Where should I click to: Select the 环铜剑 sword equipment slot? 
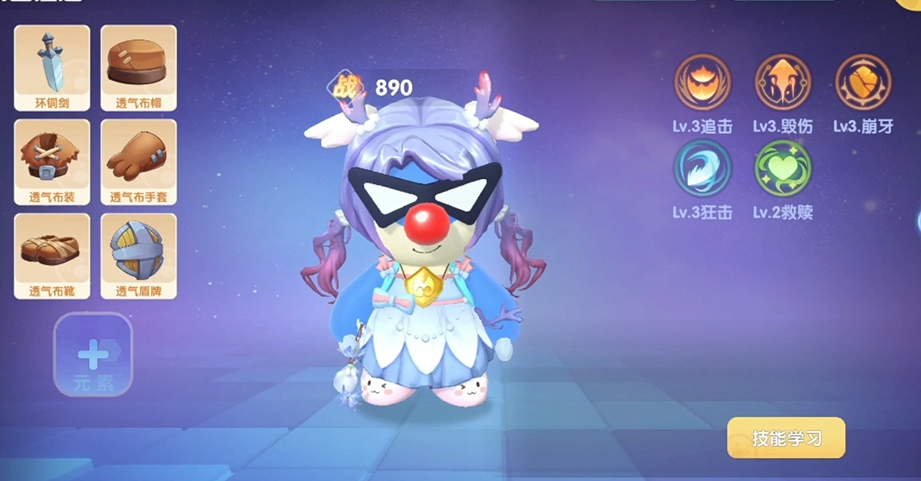click(52, 66)
